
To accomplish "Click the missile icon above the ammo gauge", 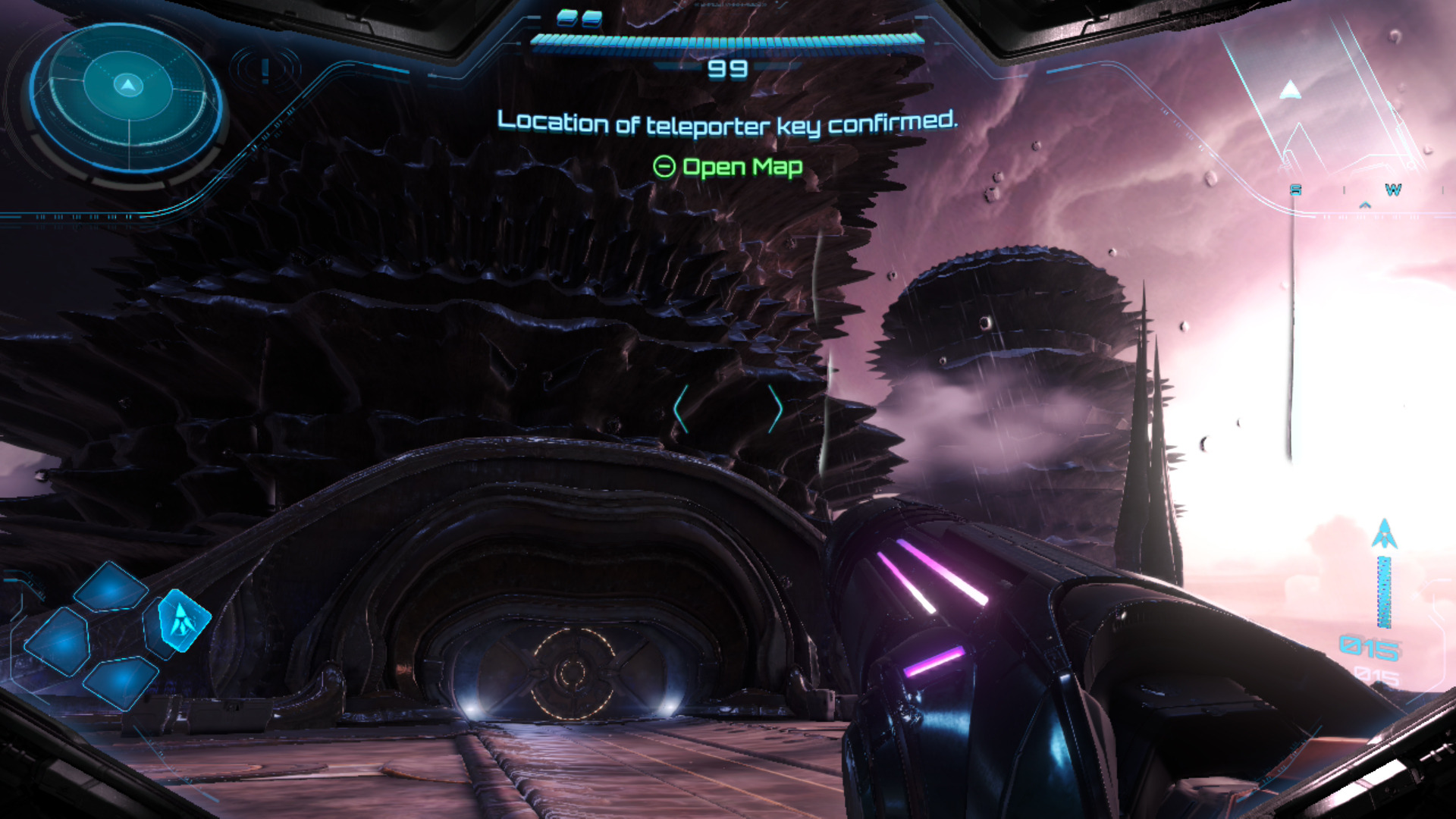I will pyautogui.click(x=1384, y=534).
